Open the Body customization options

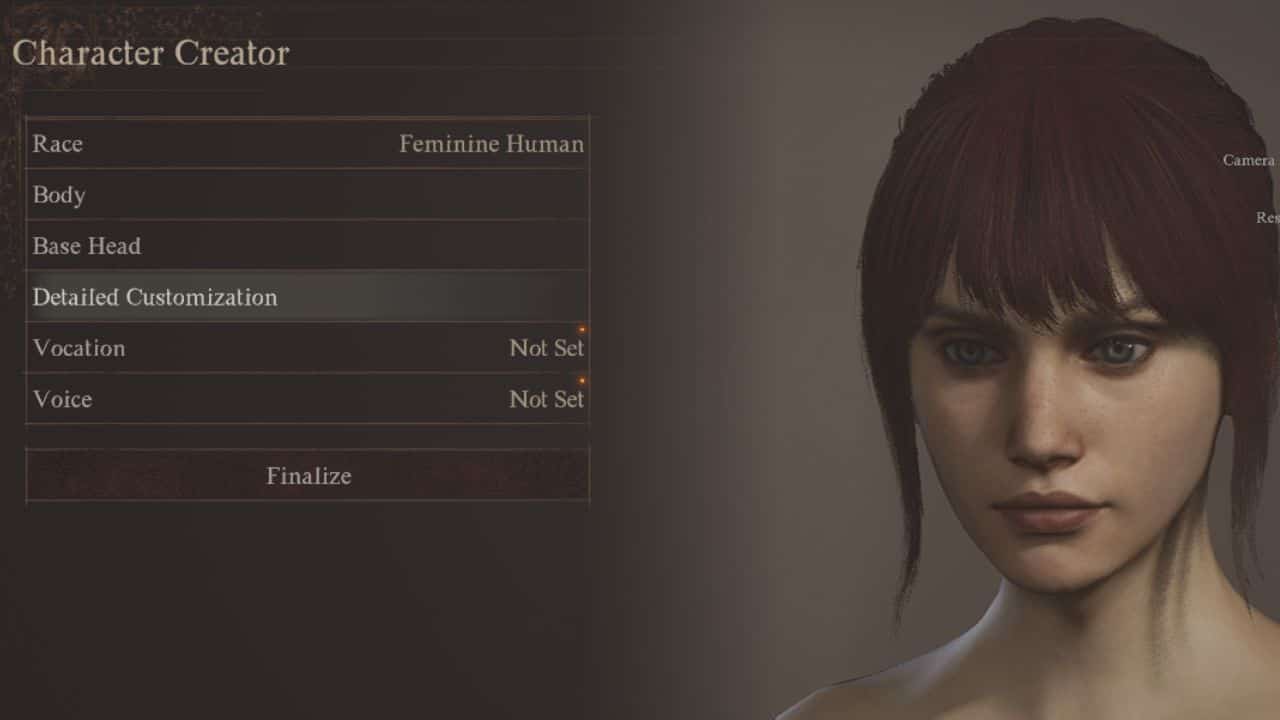[307, 195]
